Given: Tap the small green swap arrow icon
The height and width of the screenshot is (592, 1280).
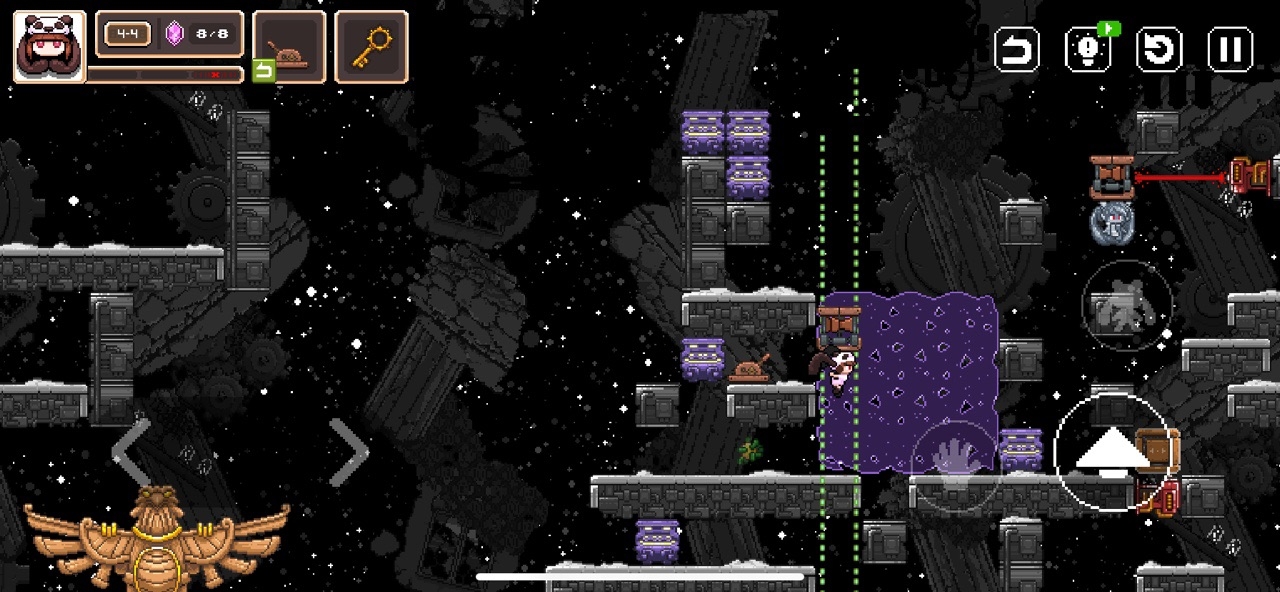Looking at the screenshot, I should click(x=263, y=70).
